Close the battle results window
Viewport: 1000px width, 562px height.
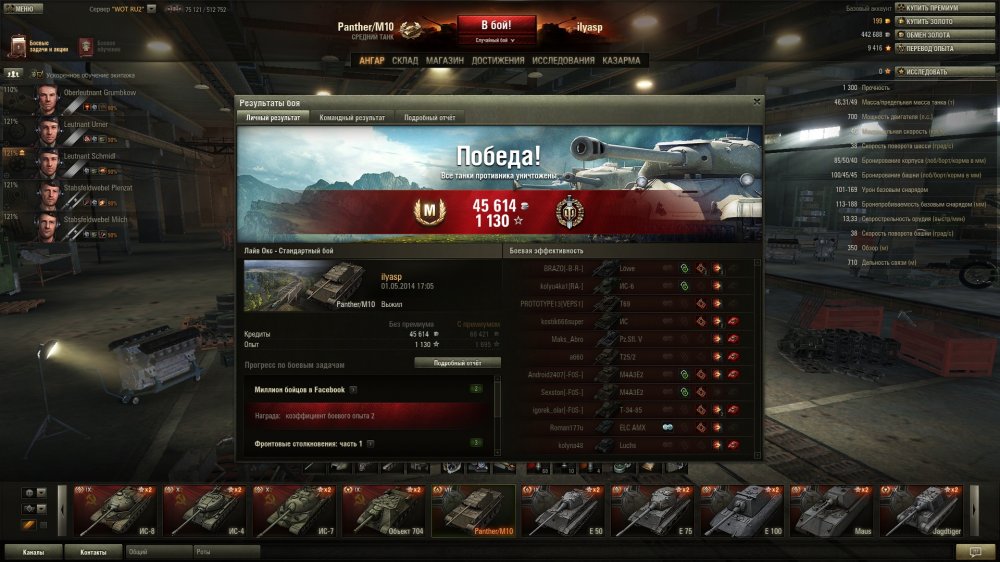[757, 101]
